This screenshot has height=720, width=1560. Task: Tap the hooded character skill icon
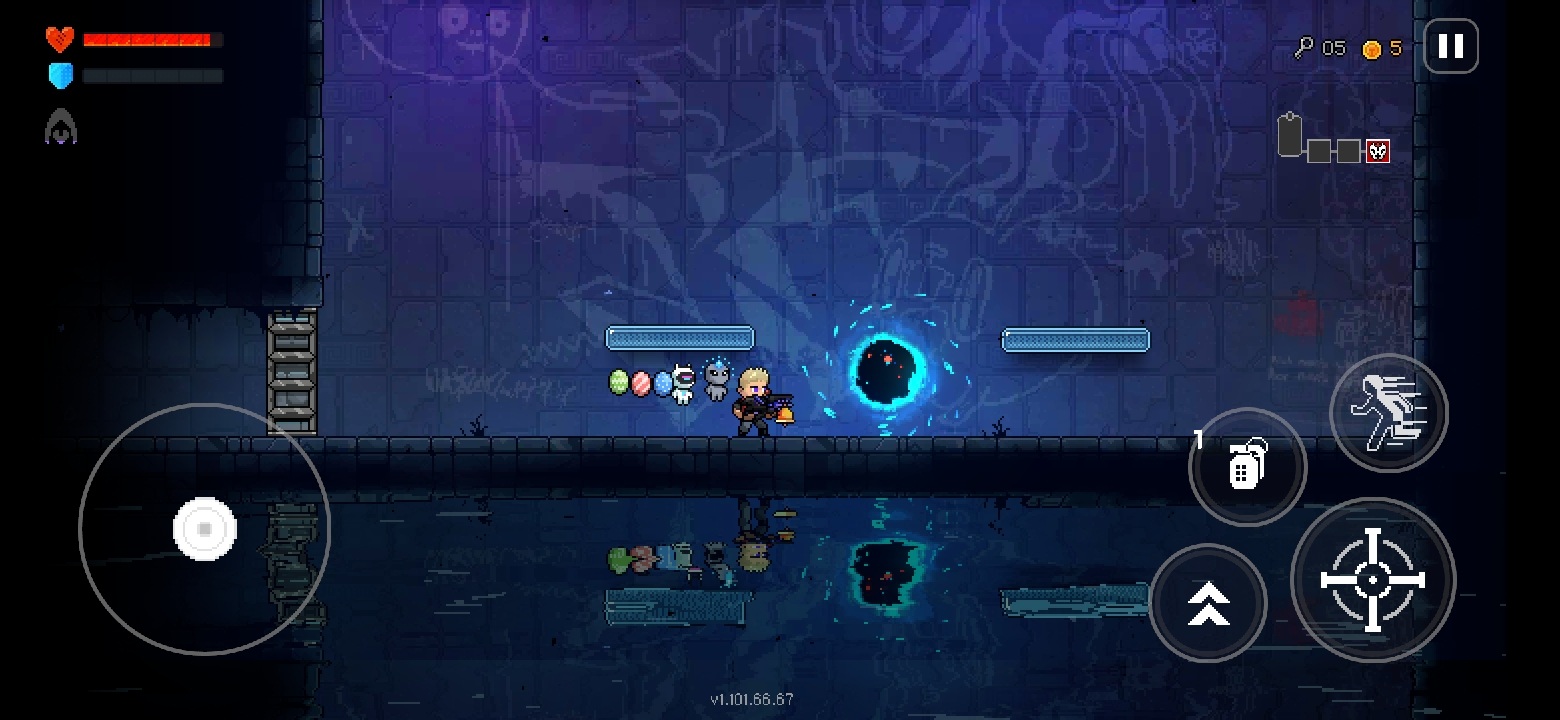click(x=61, y=127)
